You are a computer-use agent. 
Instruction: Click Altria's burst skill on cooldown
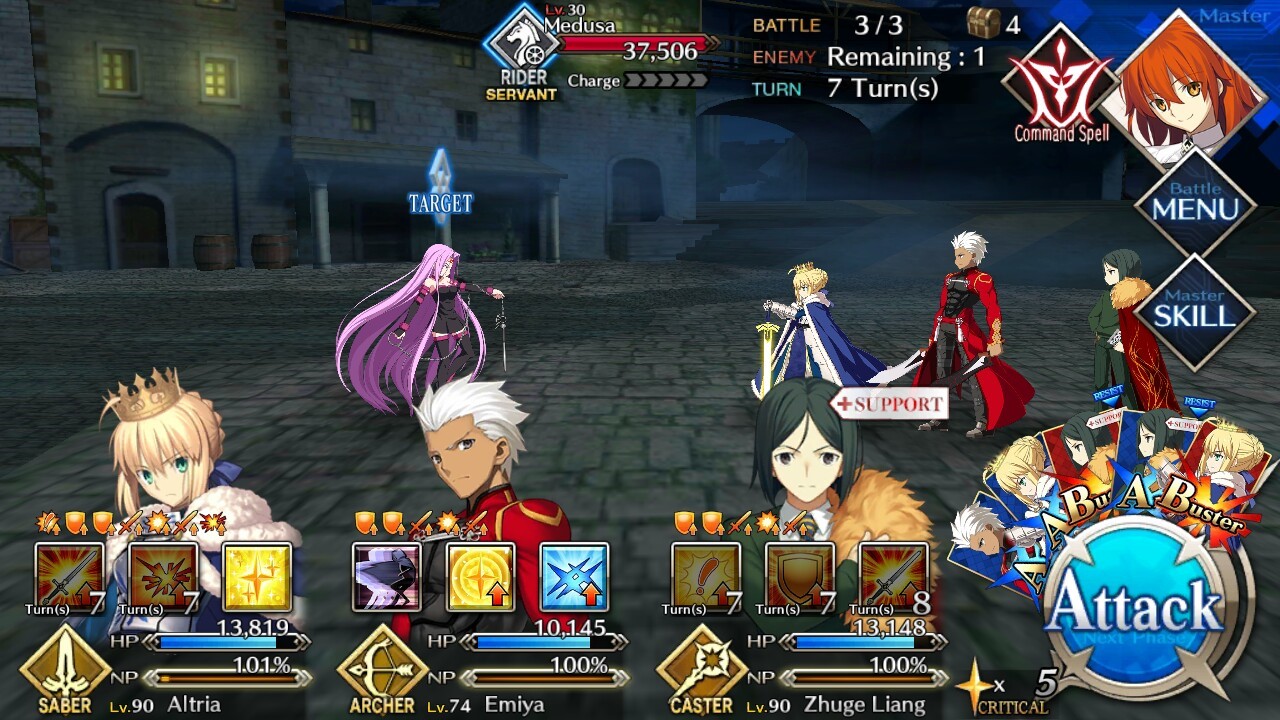(x=163, y=577)
